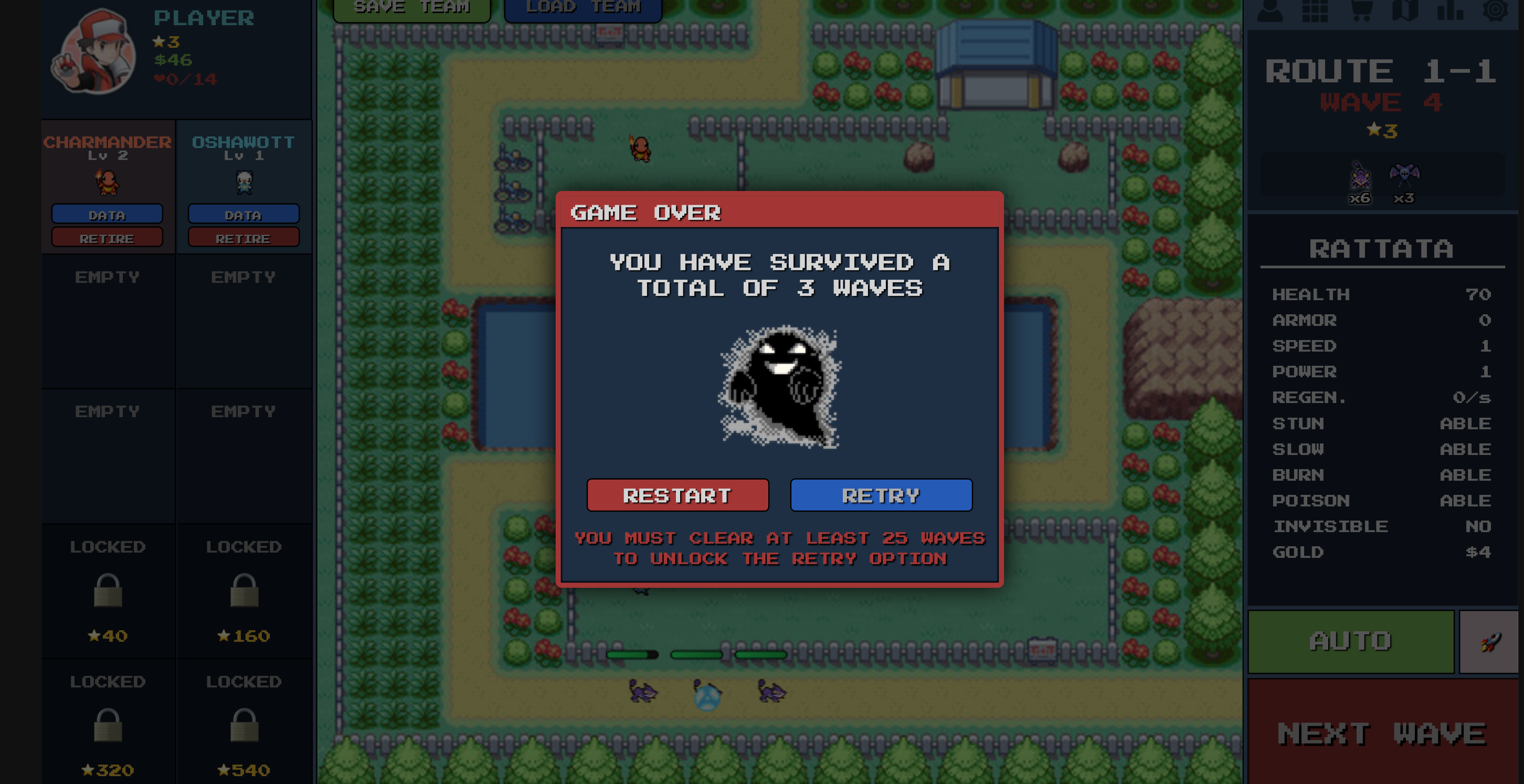Screen dimensions: 1524x784
Task: Choose the blue Retry button
Action: [881, 495]
